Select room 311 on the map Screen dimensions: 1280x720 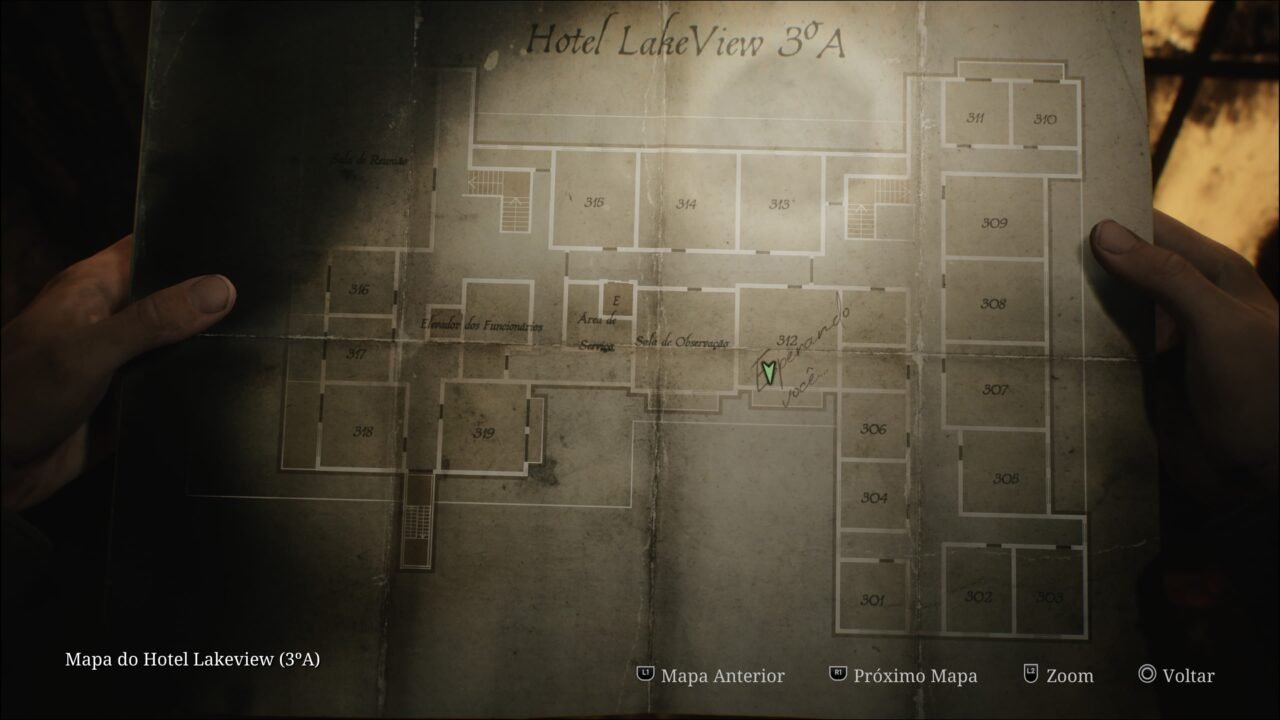coord(977,117)
